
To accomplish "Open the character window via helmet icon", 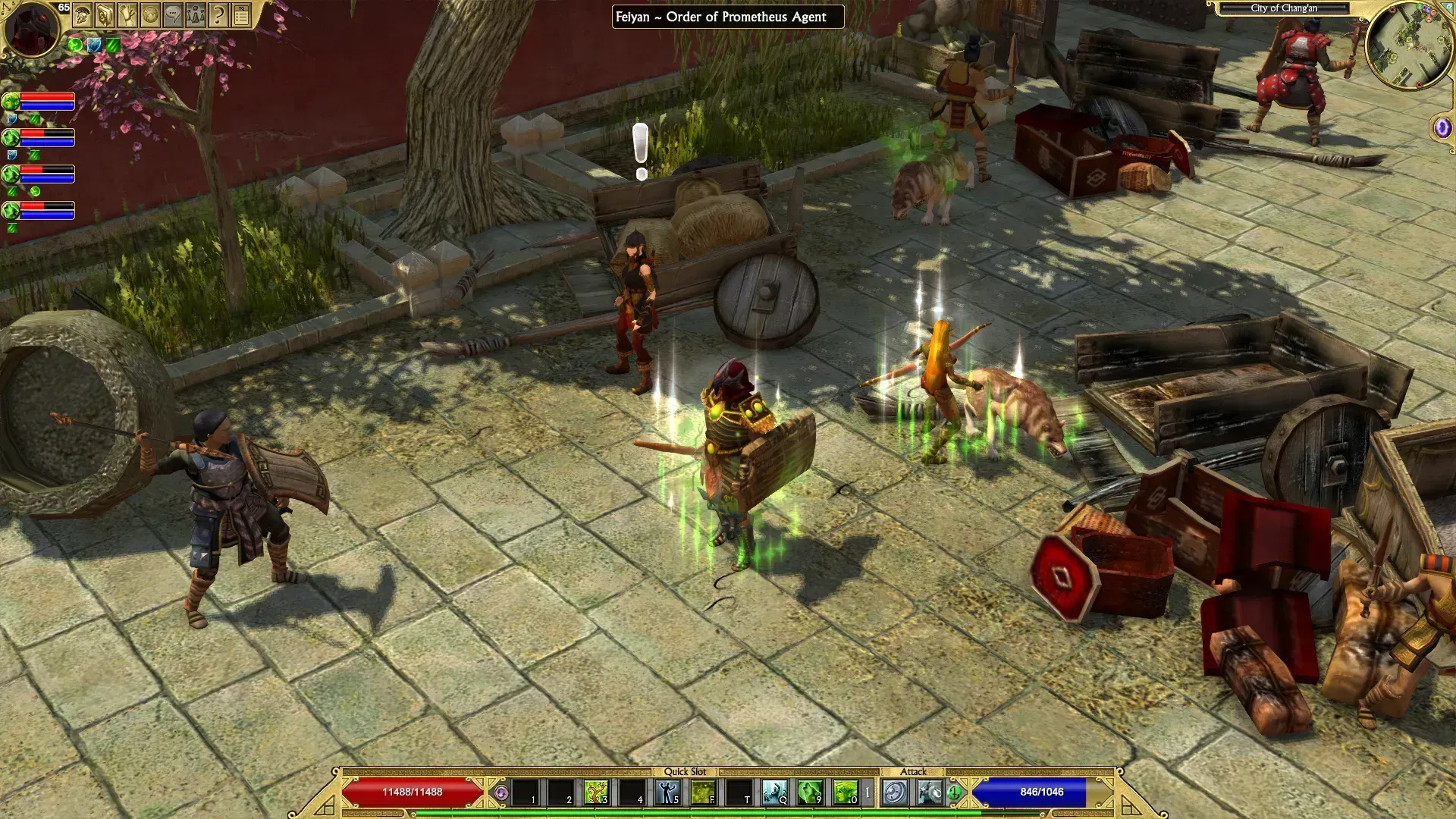I will [x=82, y=15].
